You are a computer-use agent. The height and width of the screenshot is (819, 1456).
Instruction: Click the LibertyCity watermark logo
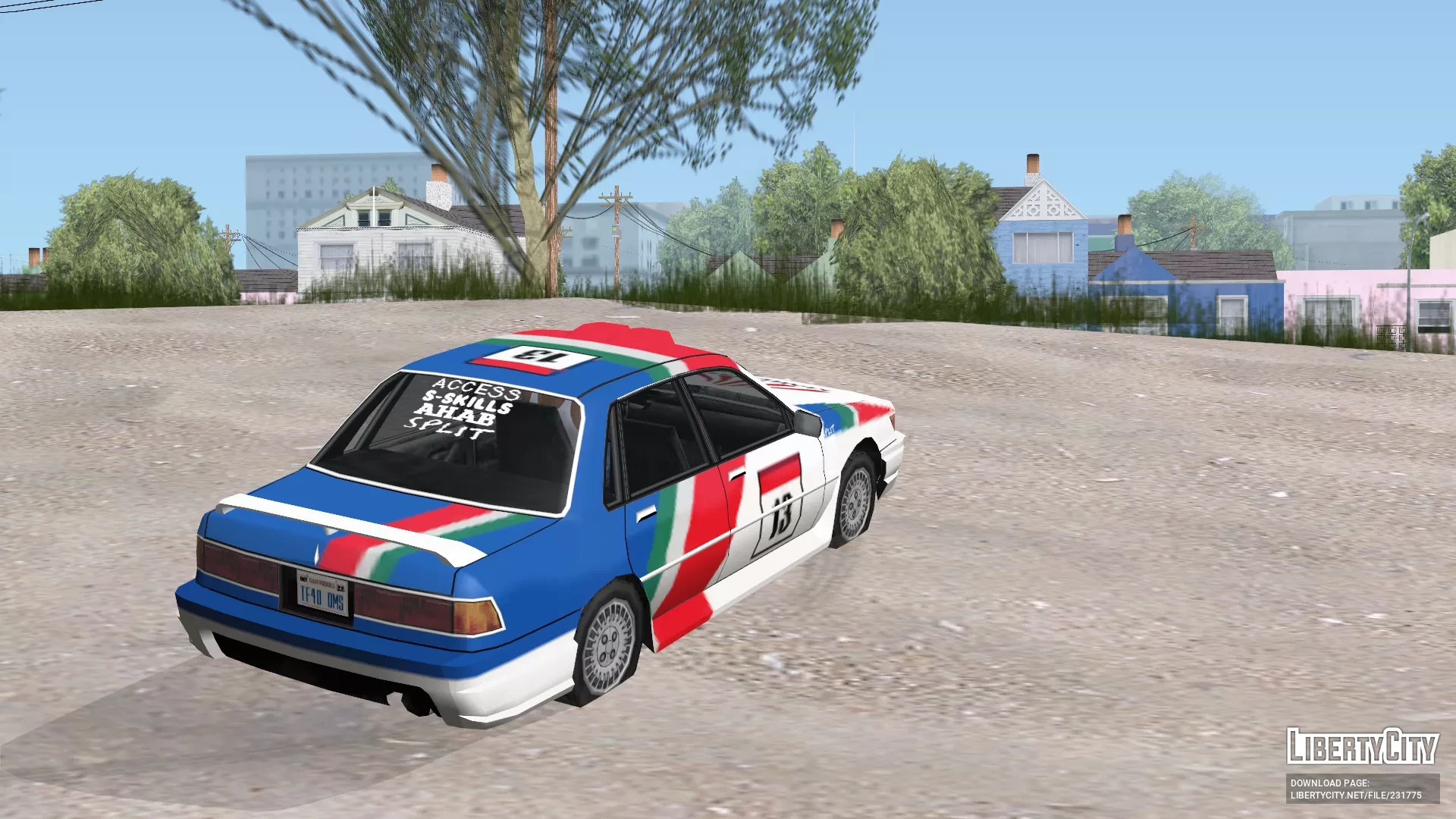1362,746
